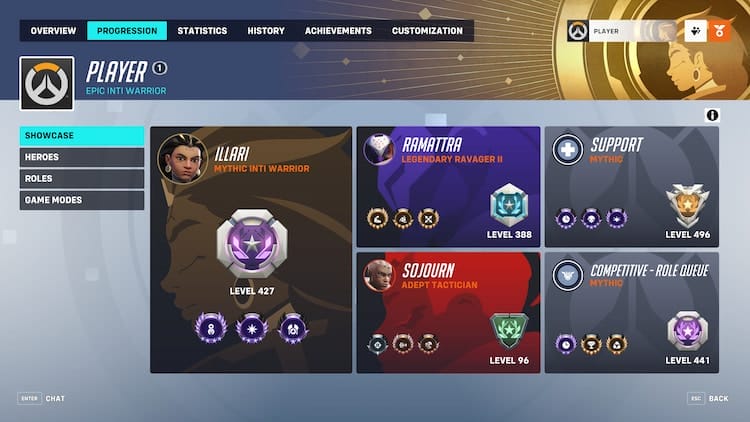Image resolution: width=750 pixels, height=422 pixels.
Task: Click the Sojourn progression card
Action: [x=448, y=312]
